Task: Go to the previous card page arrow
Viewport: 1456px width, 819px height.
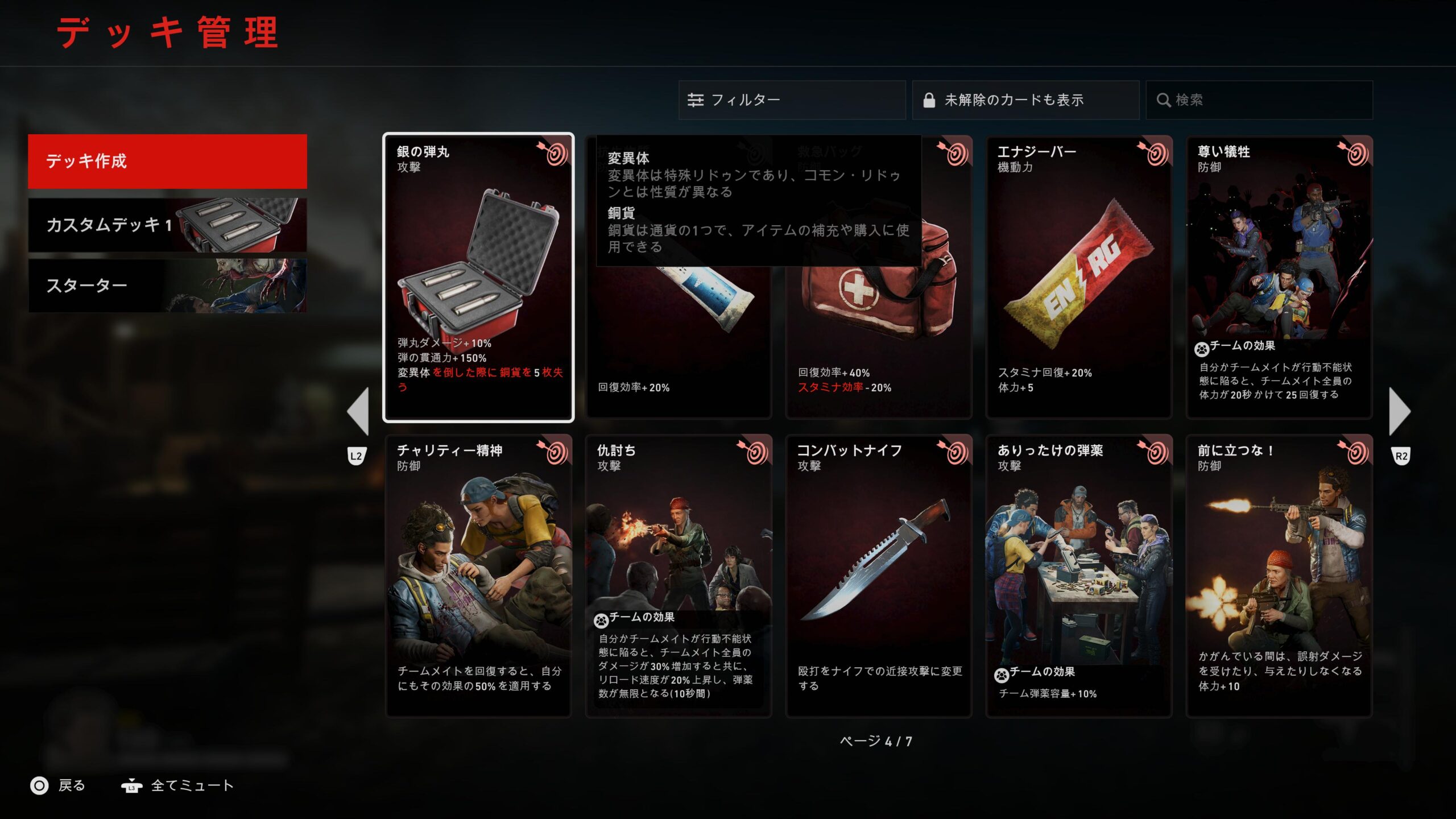Action: coord(358,412)
